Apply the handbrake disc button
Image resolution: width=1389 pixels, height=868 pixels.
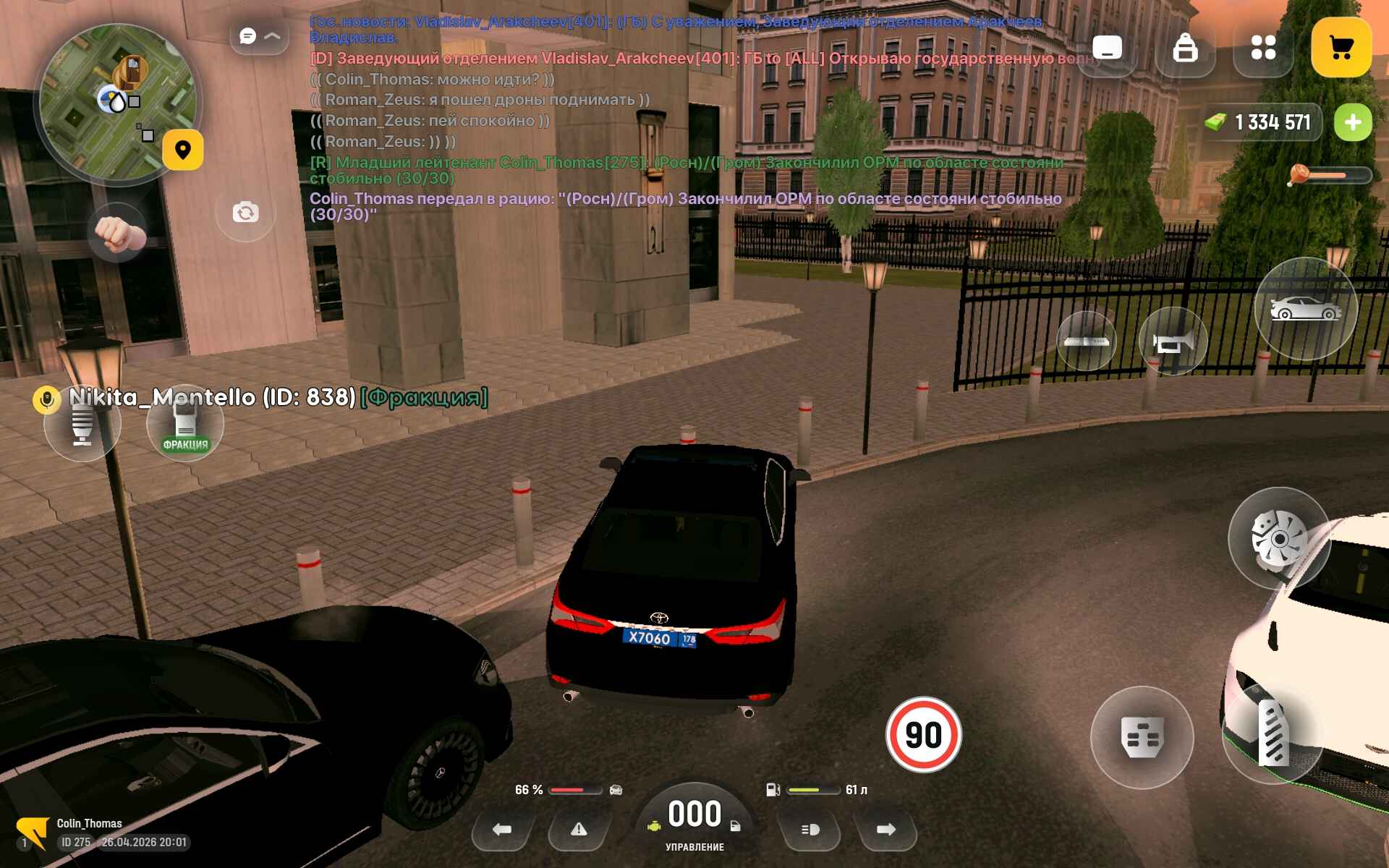[1278, 539]
